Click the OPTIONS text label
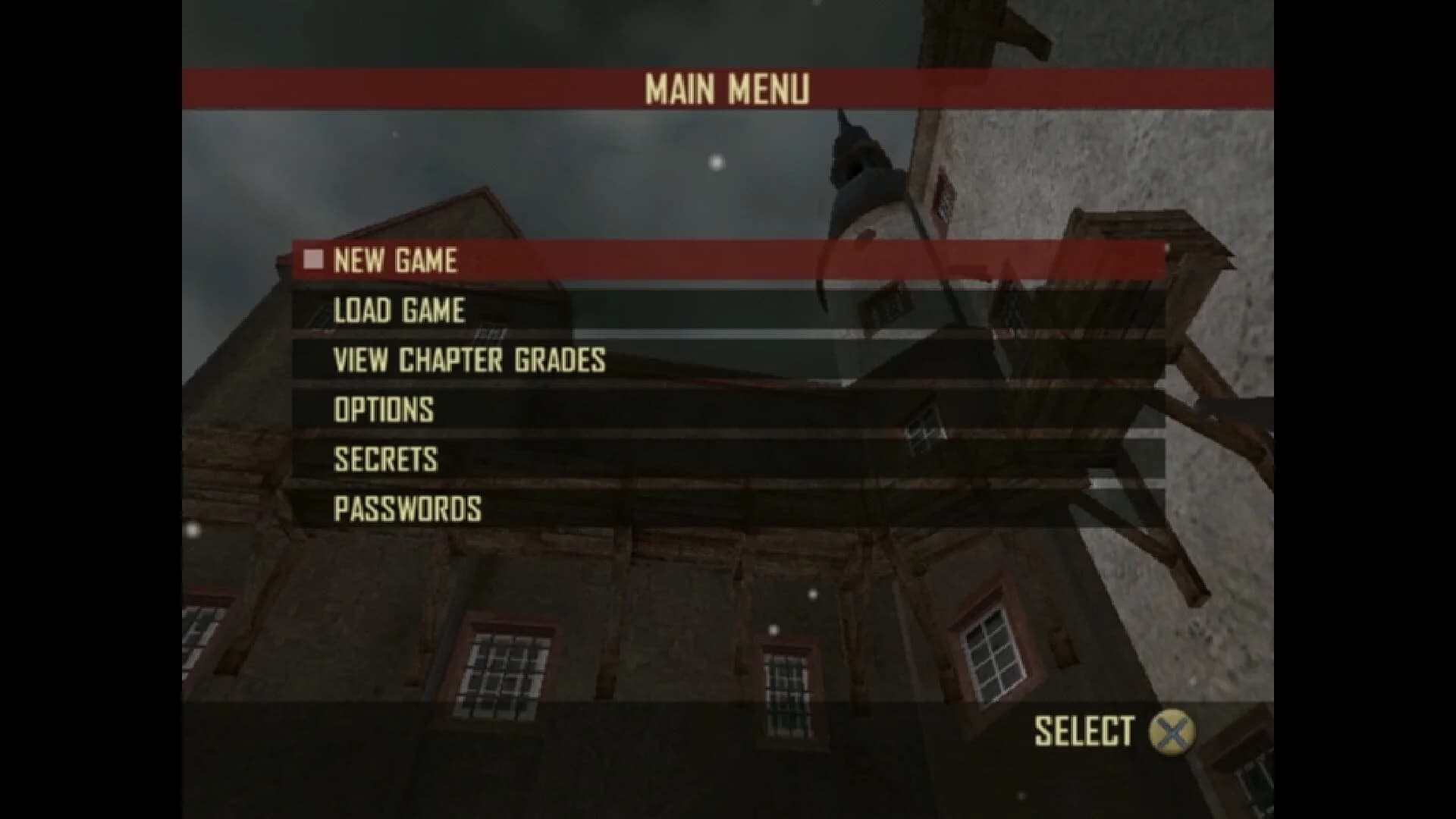 click(383, 409)
